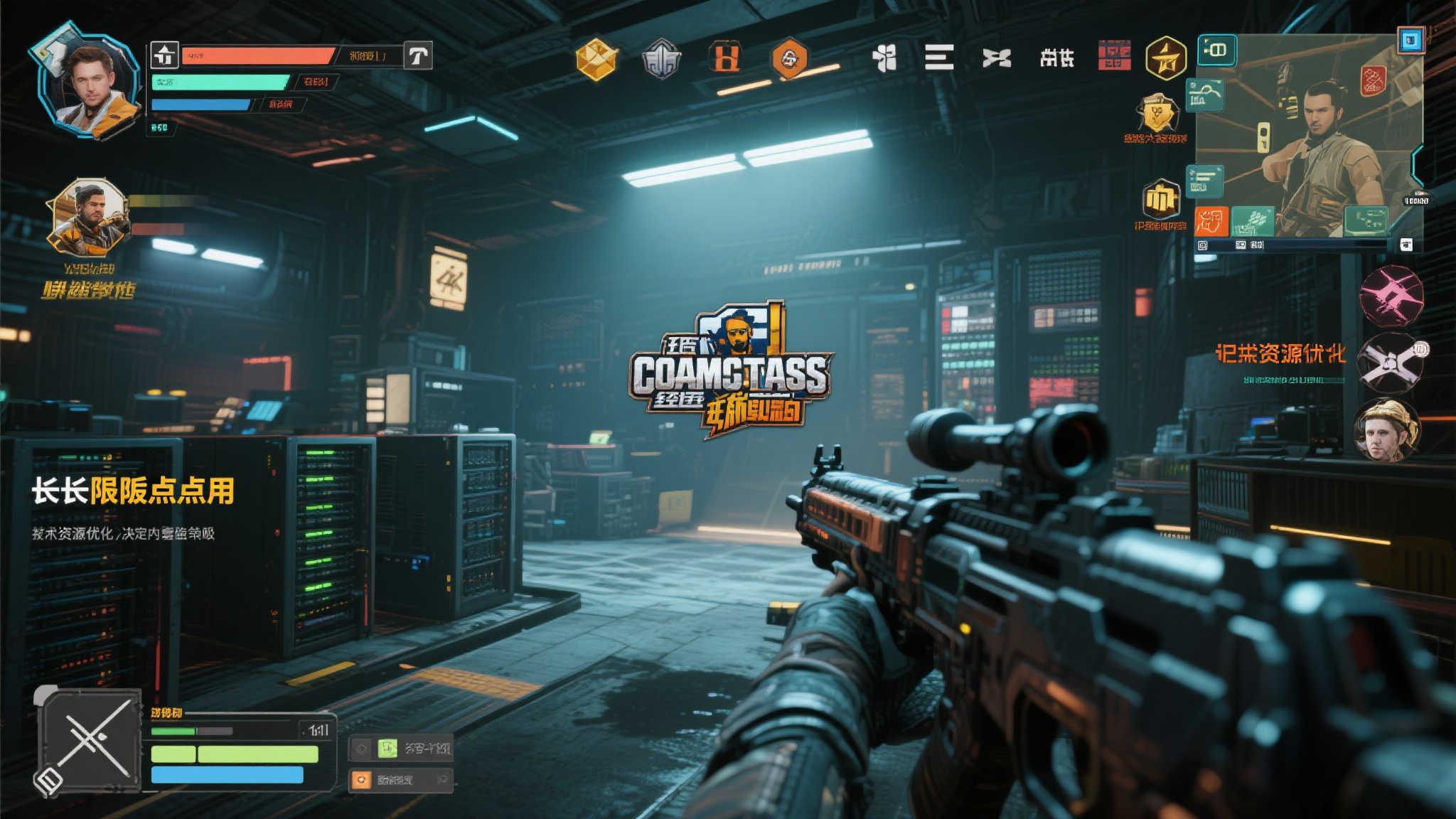Toggle the teal icon above the minimap
Image resolution: width=1456 pixels, height=819 pixels.
pos(1216,50)
